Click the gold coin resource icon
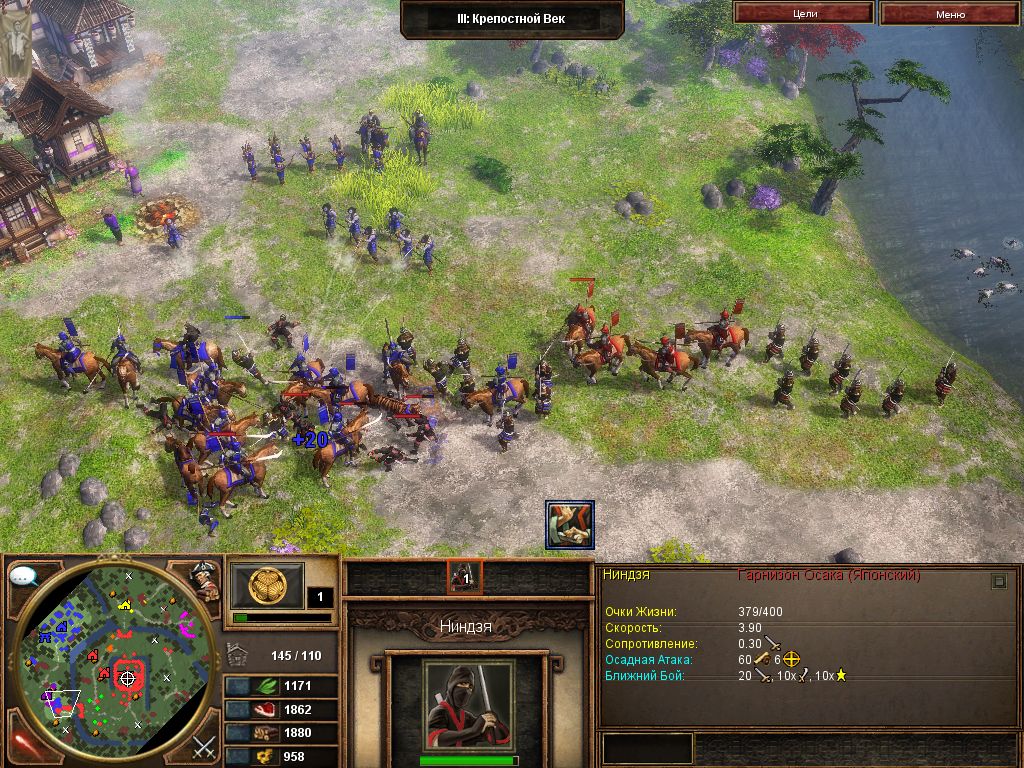Screen dimensions: 1024x768 [266, 757]
